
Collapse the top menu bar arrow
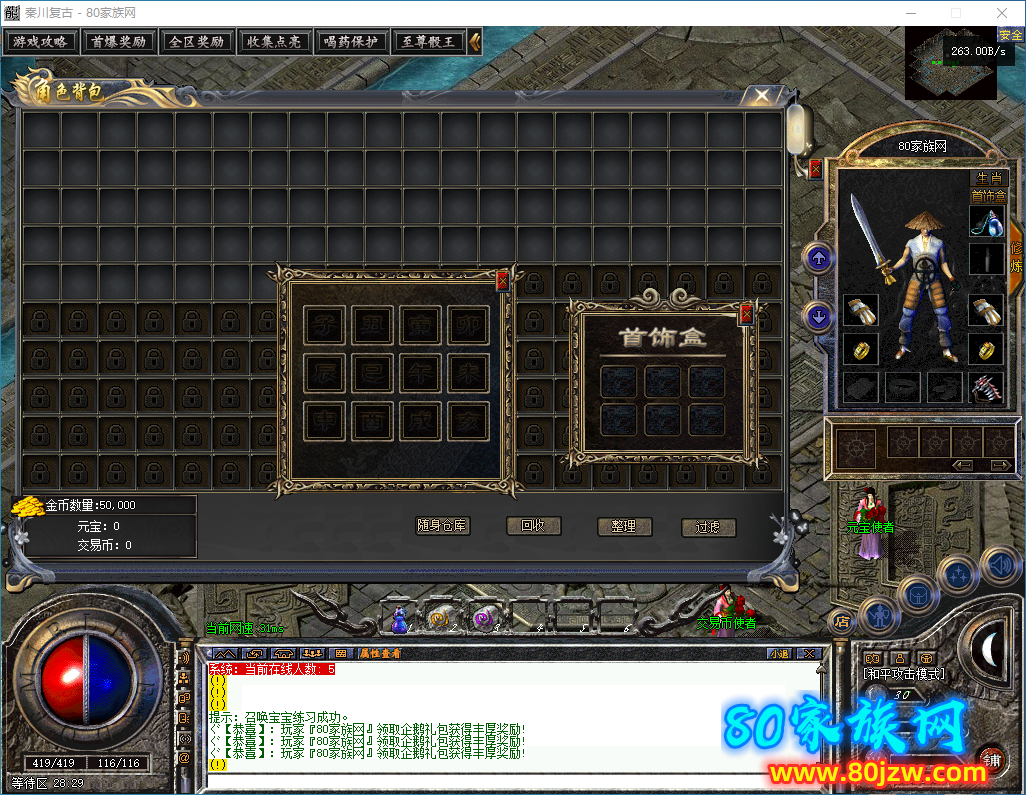(x=475, y=42)
